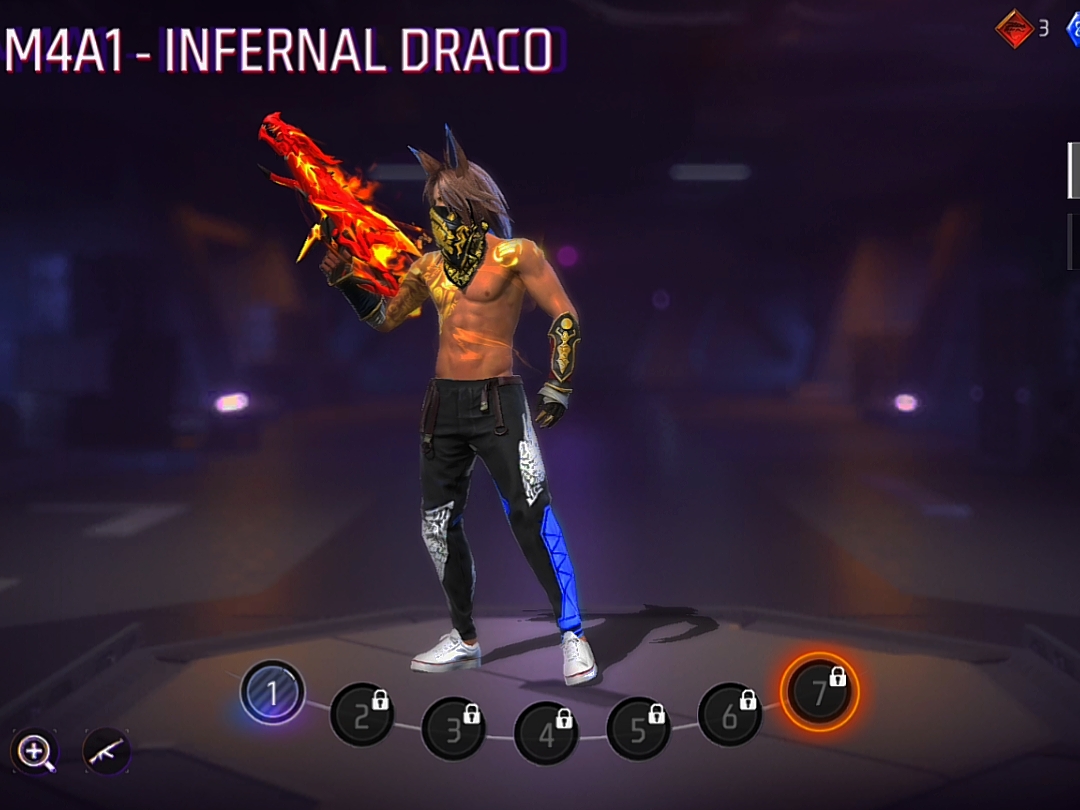The width and height of the screenshot is (1080, 810).
Task: Pick locked level 4 node
Action: [x=546, y=733]
